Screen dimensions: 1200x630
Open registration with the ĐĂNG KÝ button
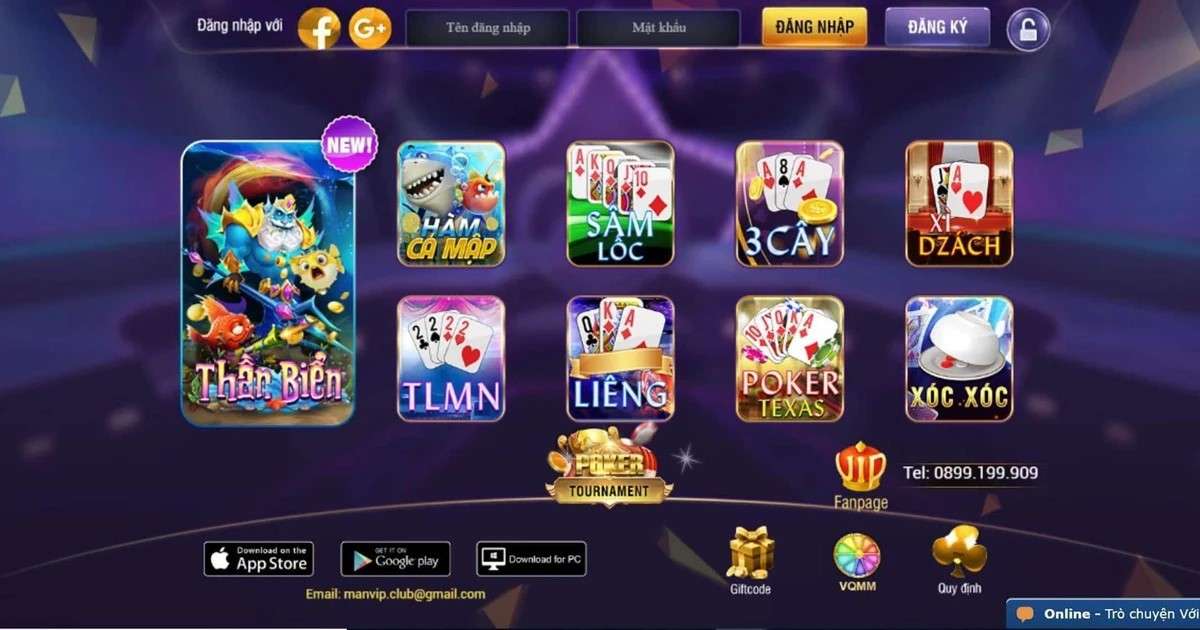[x=936, y=27]
